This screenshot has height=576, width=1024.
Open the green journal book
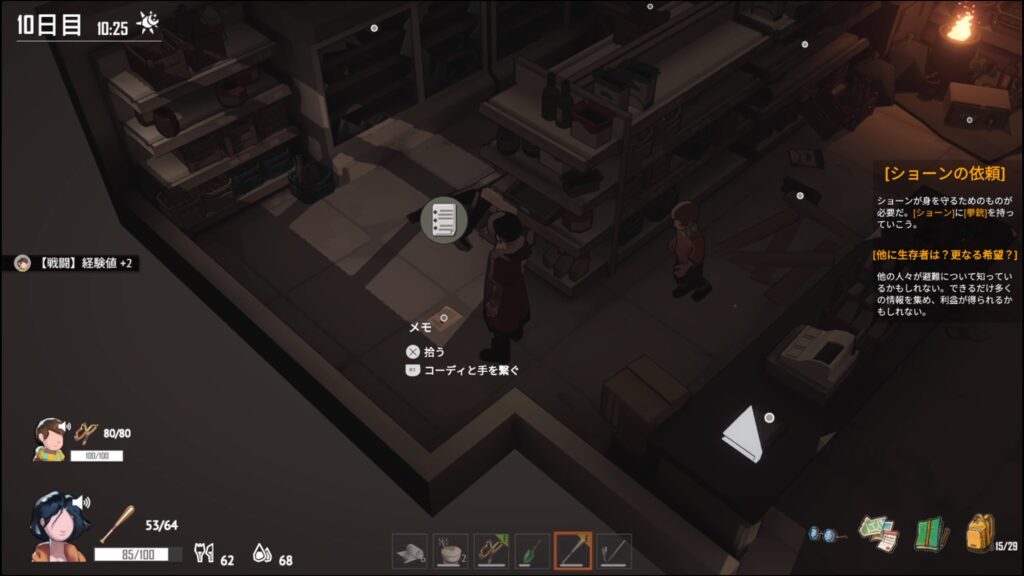[x=931, y=533]
